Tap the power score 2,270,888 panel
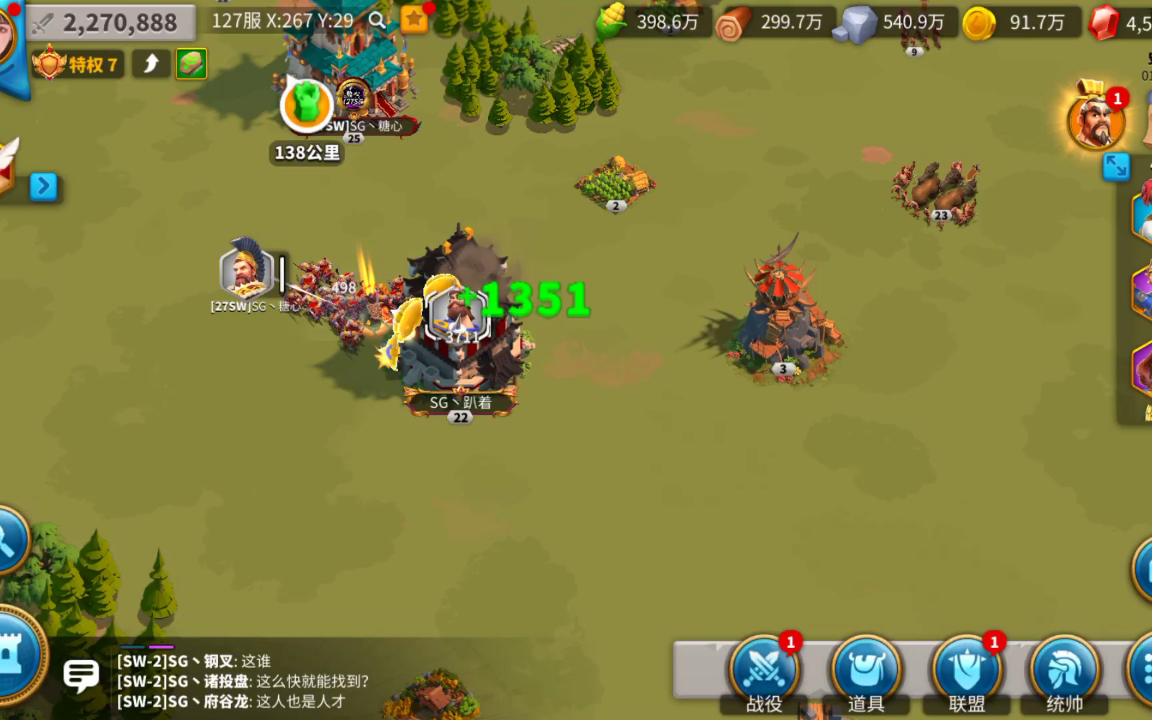The height and width of the screenshot is (720, 1152). pyautogui.click(x=110, y=22)
